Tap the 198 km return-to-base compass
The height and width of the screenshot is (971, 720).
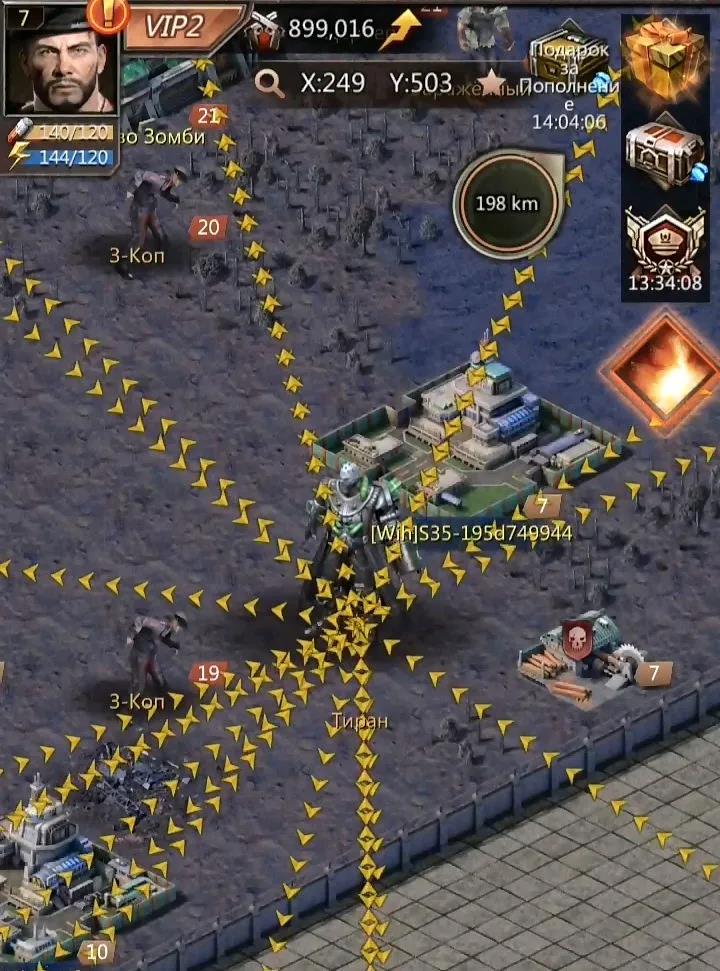(506, 204)
